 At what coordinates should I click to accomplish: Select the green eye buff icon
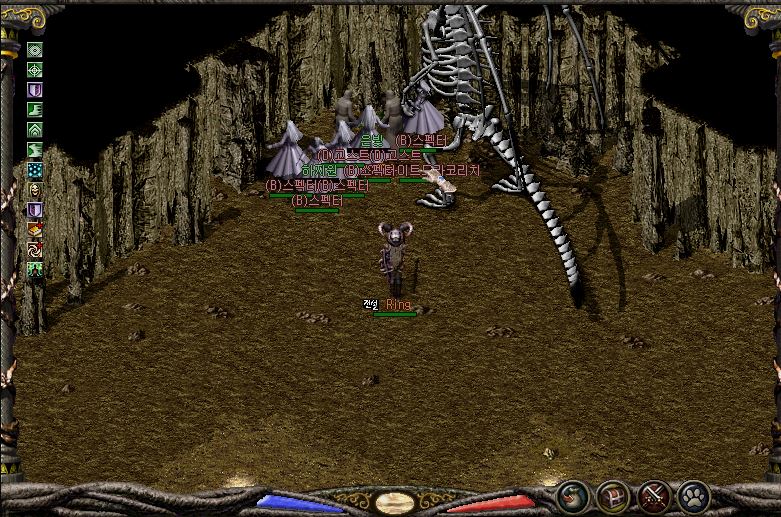pyautogui.click(x=35, y=50)
